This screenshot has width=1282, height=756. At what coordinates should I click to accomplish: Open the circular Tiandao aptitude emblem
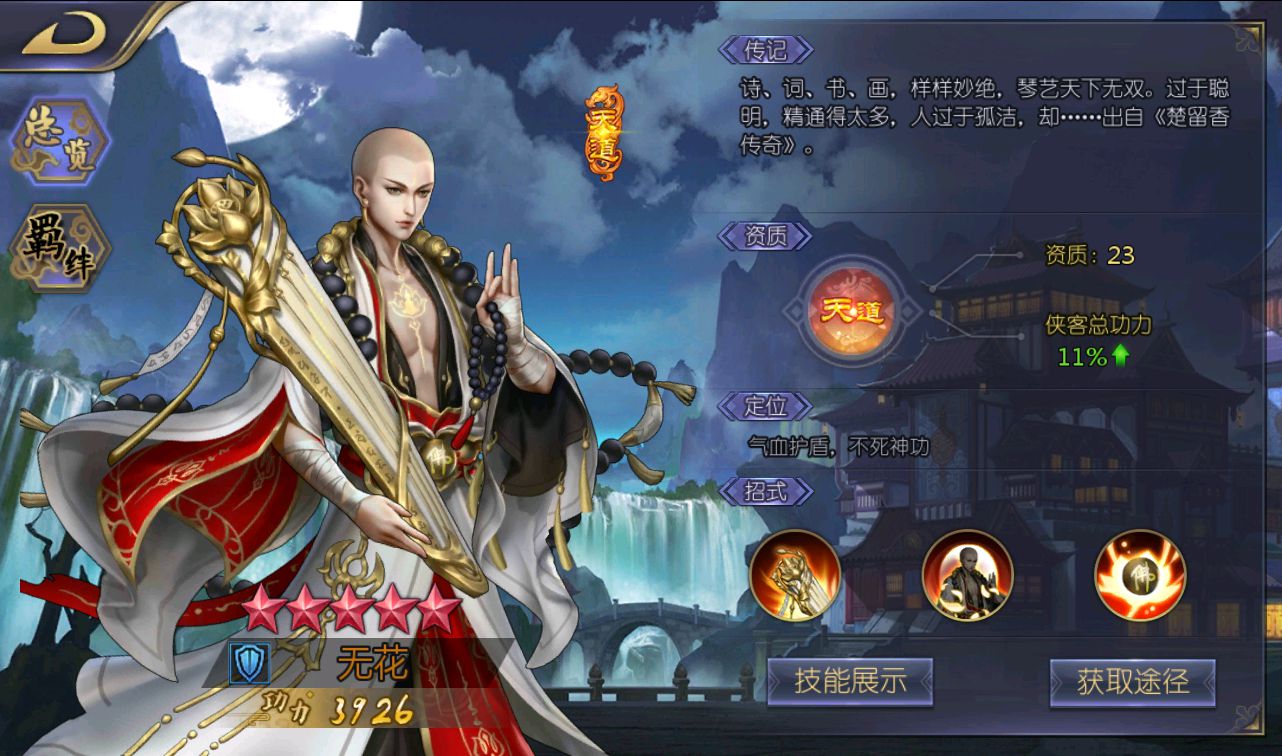[x=852, y=310]
